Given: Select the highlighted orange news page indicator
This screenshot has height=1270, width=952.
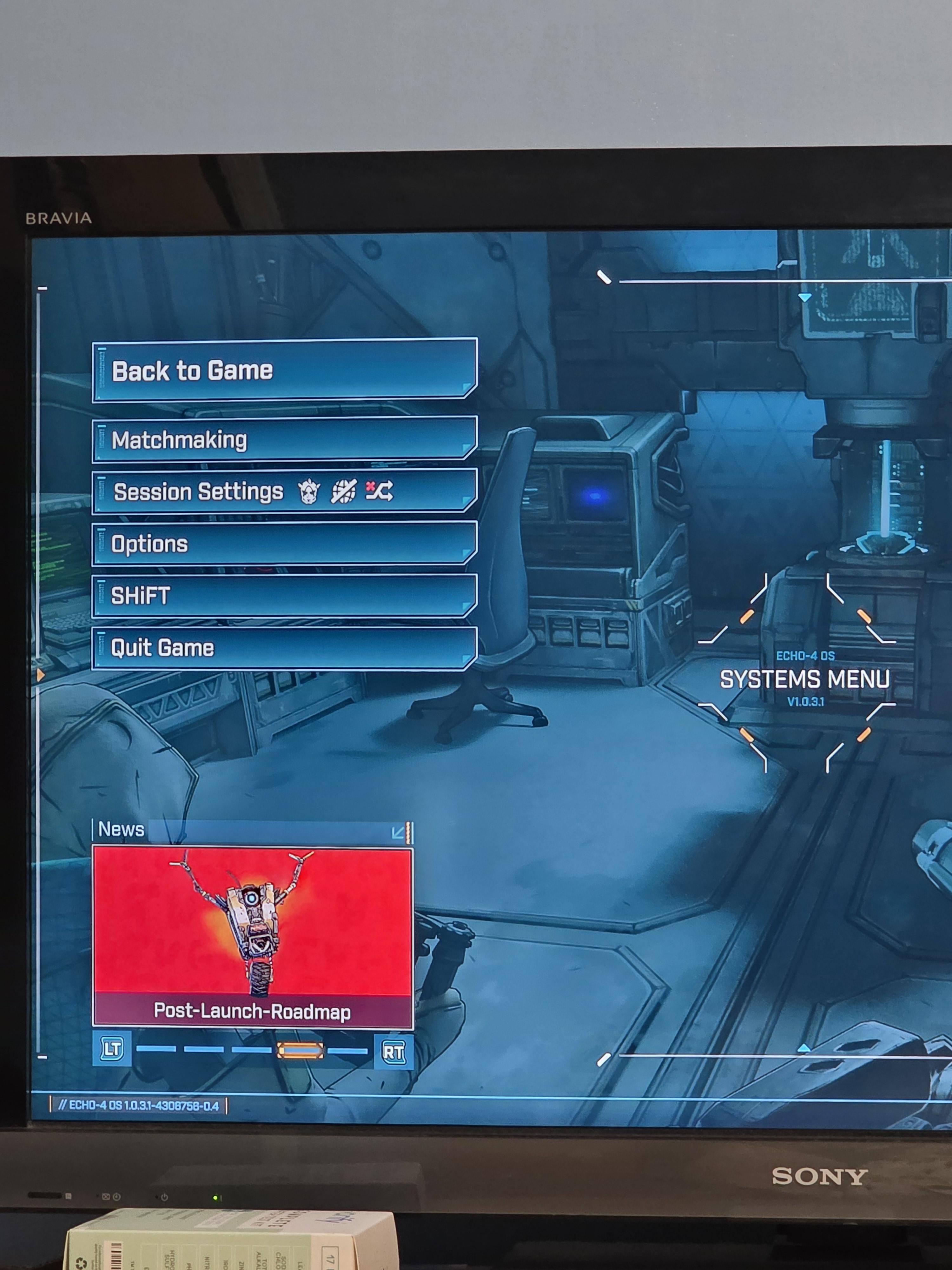Looking at the screenshot, I should tap(300, 1051).
